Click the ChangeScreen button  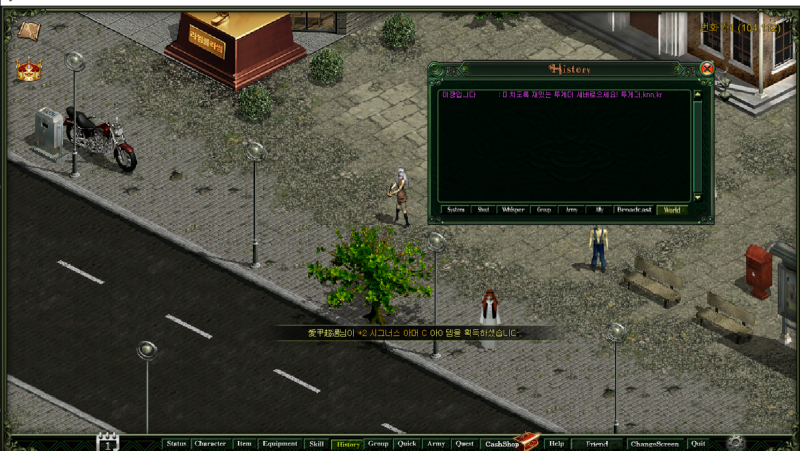[654, 443]
